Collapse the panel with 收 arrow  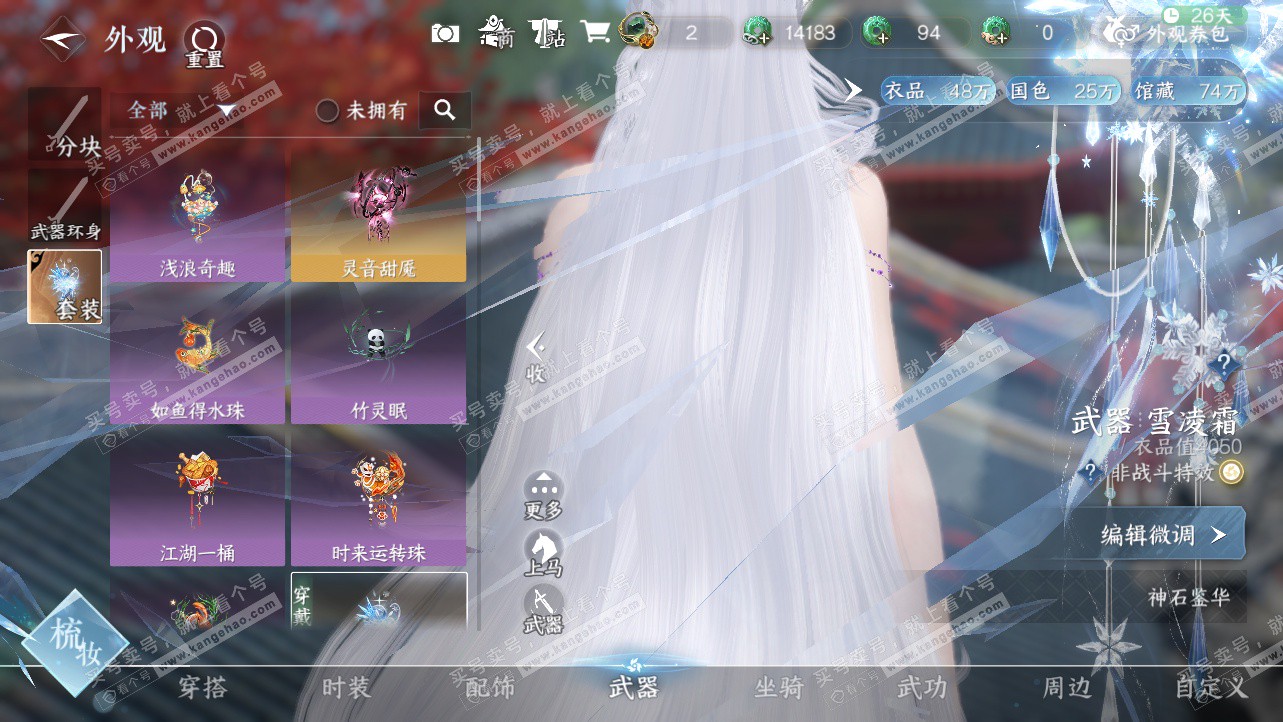pos(536,358)
